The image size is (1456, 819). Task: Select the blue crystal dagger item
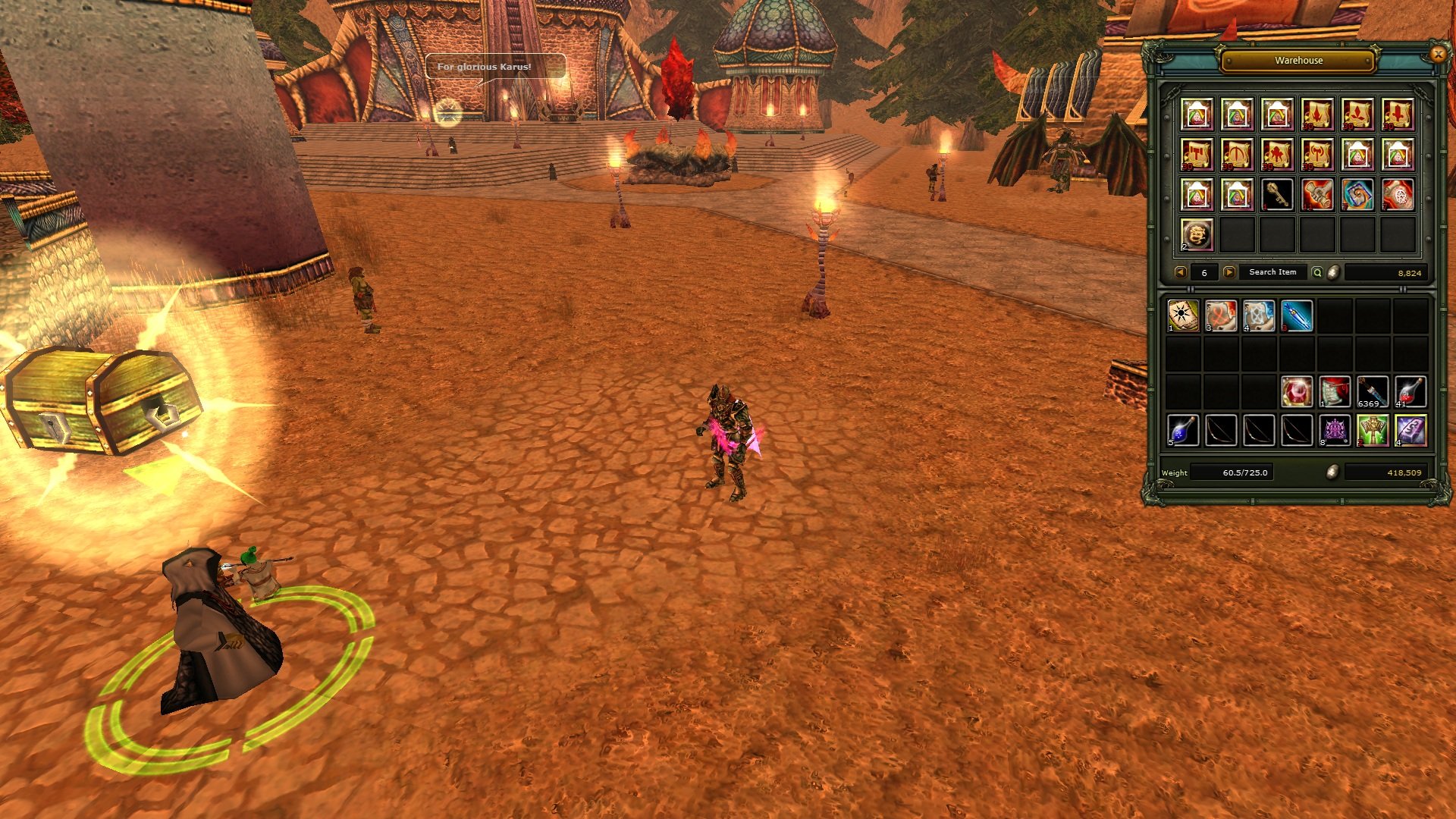[x=1297, y=315]
